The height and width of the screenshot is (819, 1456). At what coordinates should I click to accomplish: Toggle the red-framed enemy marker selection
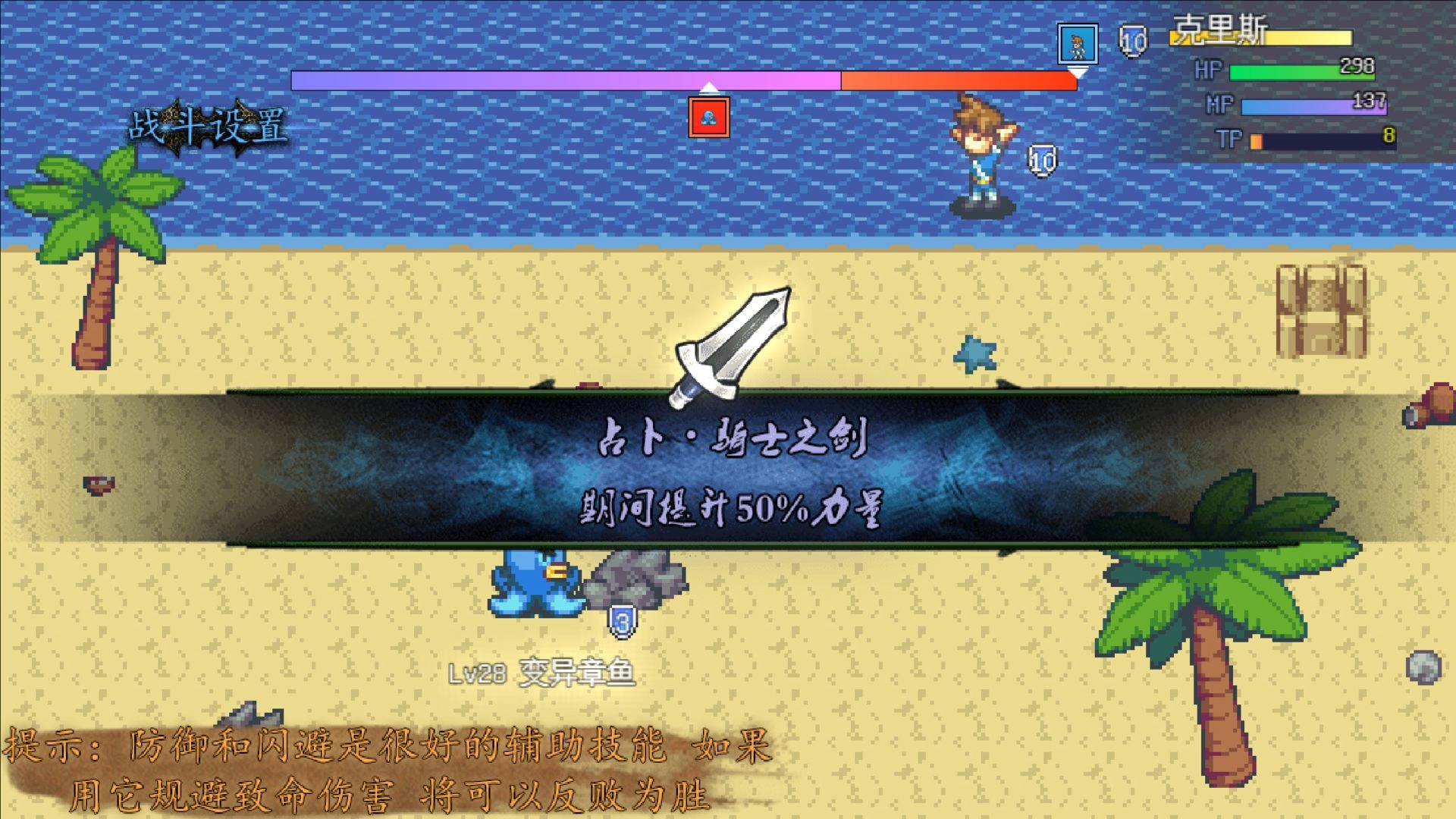(x=708, y=115)
